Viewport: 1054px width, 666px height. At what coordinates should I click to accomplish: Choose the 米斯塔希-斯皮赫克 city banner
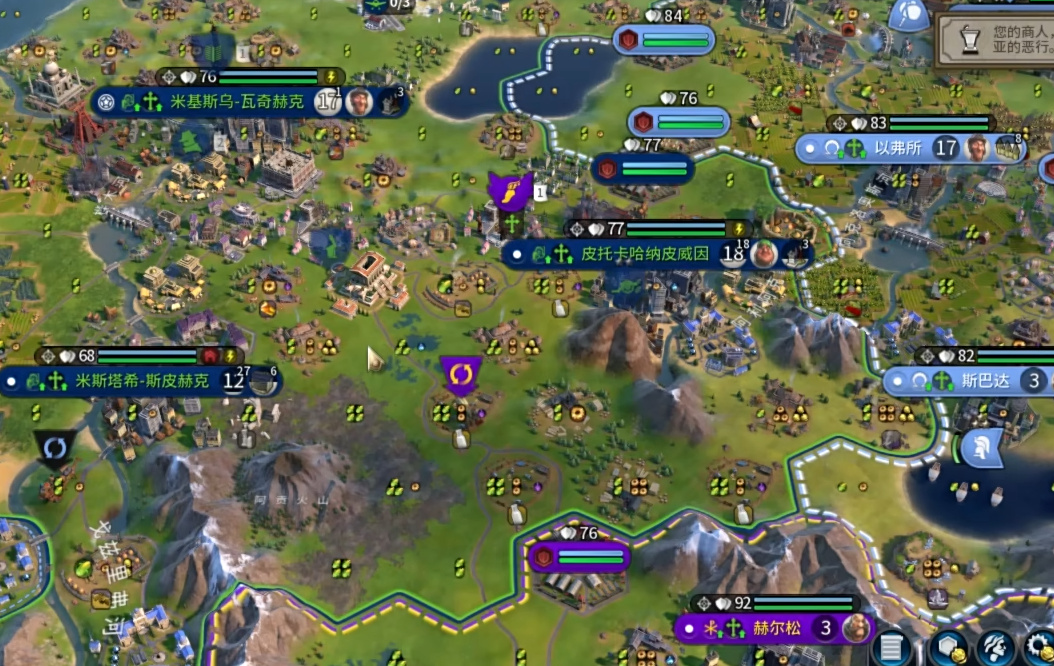pyautogui.click(x=140, y=381)
